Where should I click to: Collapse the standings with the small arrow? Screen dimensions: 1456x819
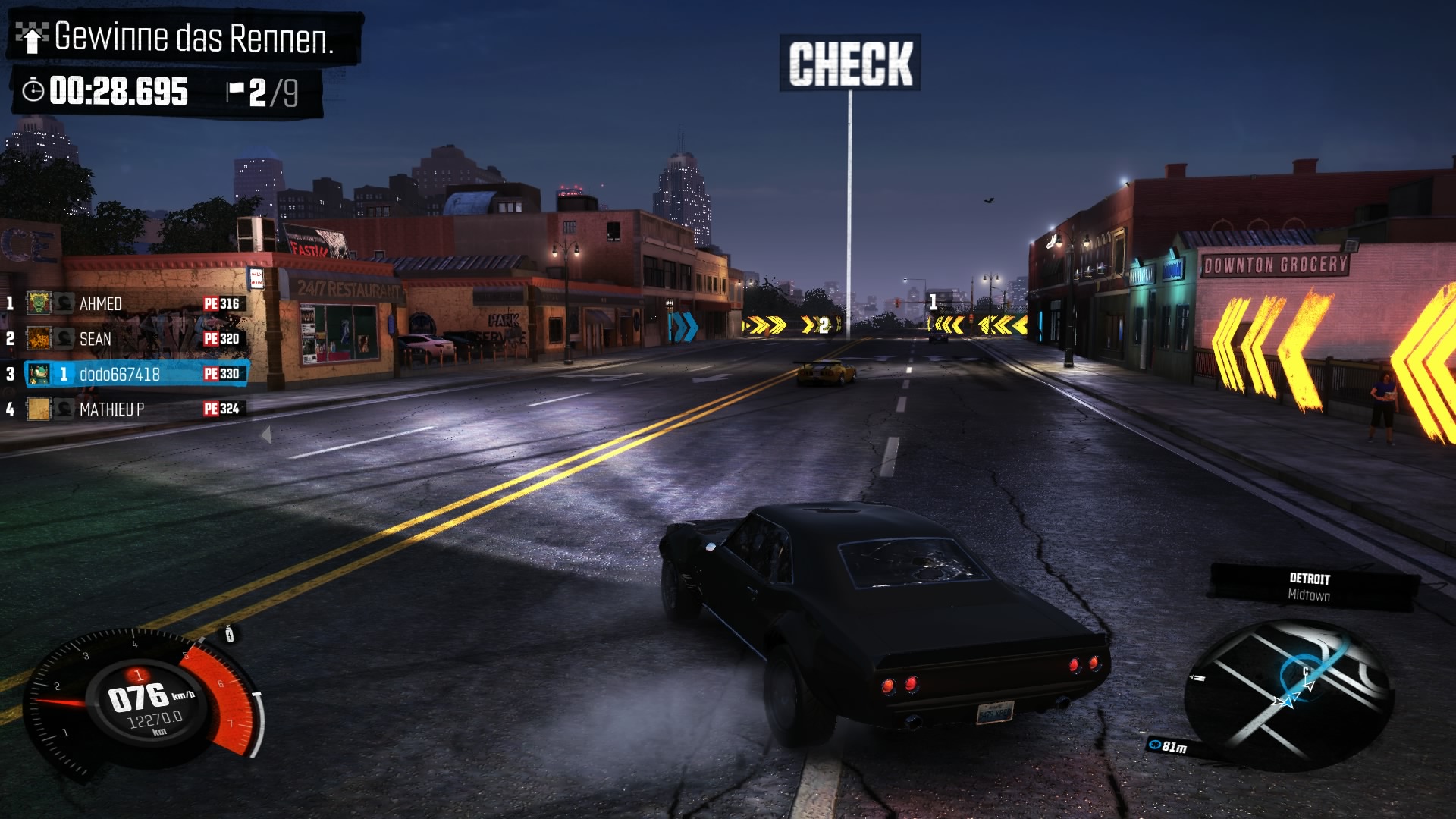[266, 435]
